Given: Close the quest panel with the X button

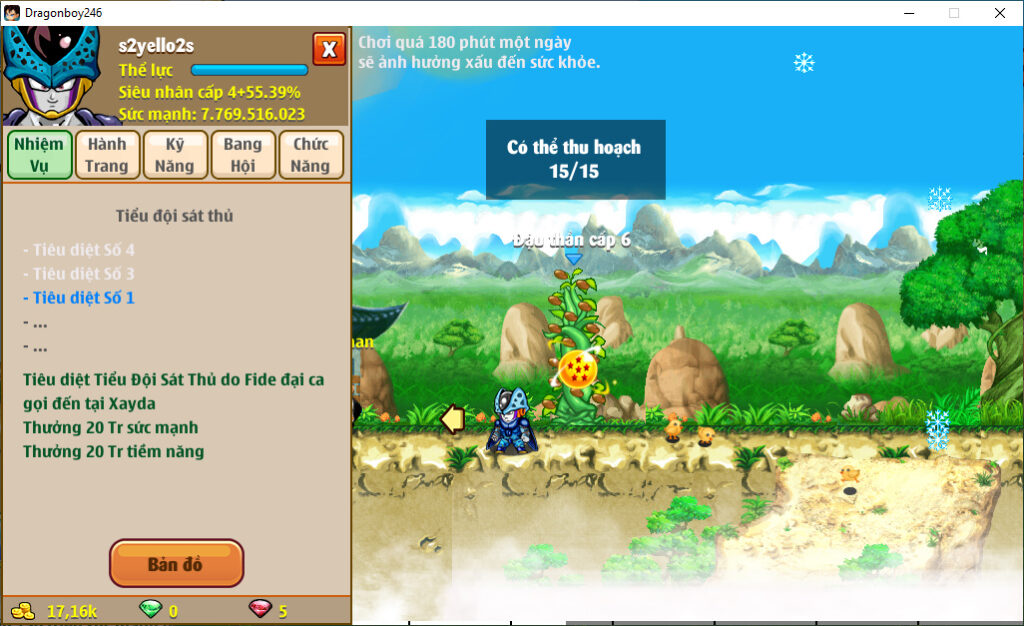Looking at the screenshot, I should [328, 48].
